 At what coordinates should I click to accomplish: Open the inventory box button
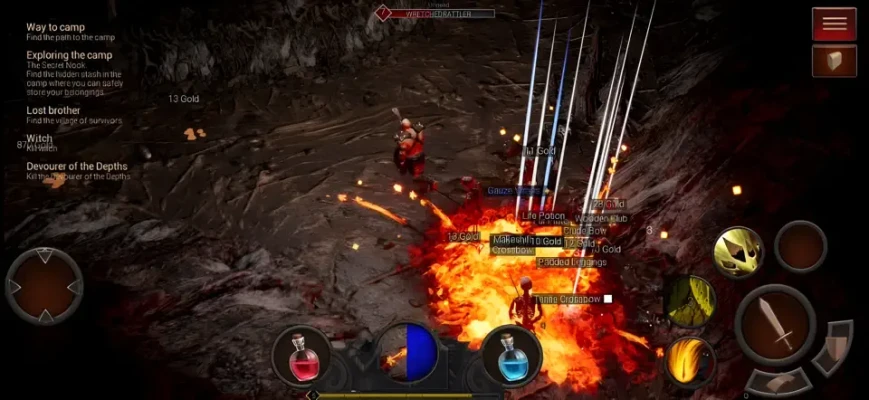pos(833,62)
